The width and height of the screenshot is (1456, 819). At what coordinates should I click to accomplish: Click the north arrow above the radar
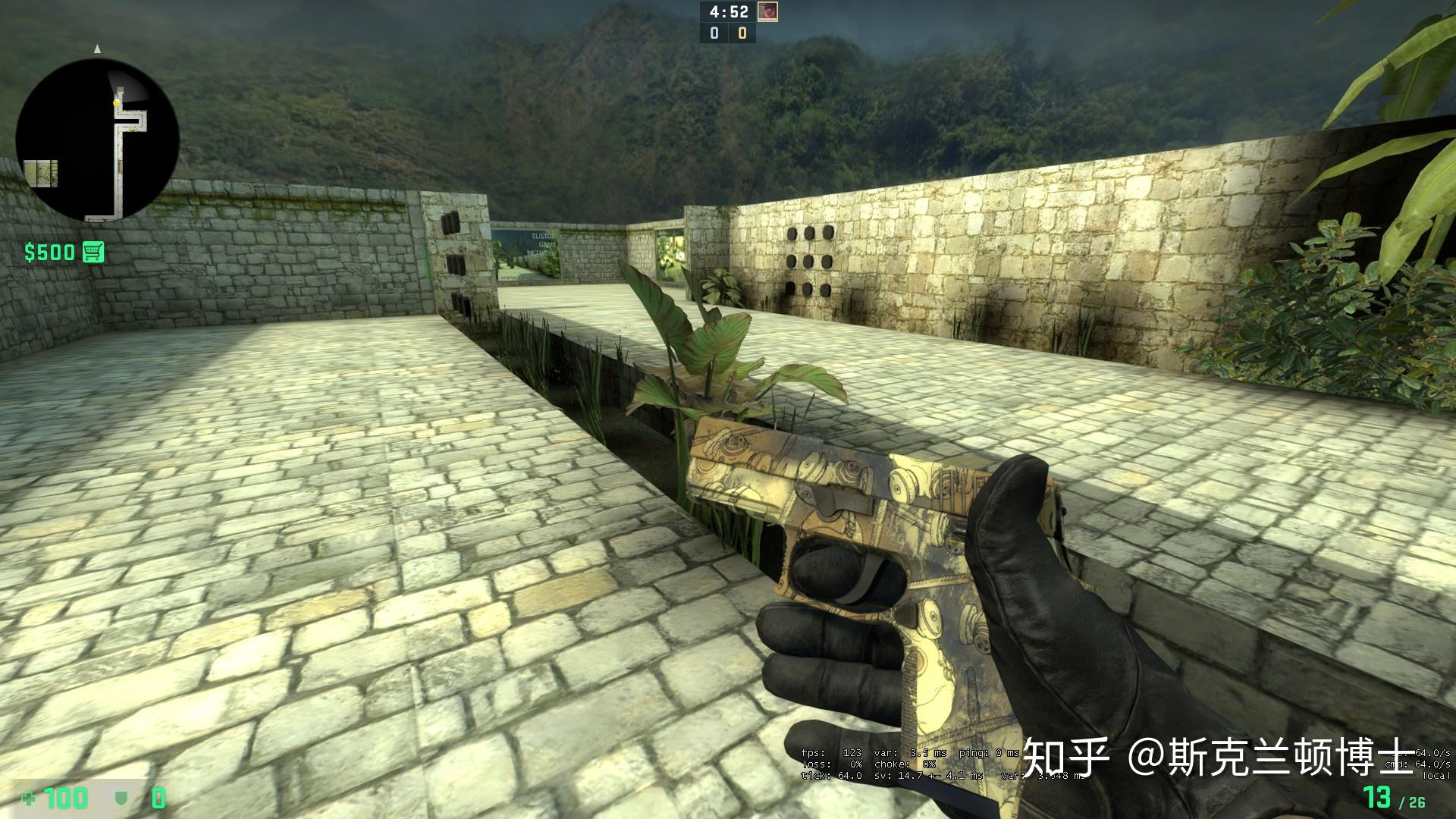[96, 49]
